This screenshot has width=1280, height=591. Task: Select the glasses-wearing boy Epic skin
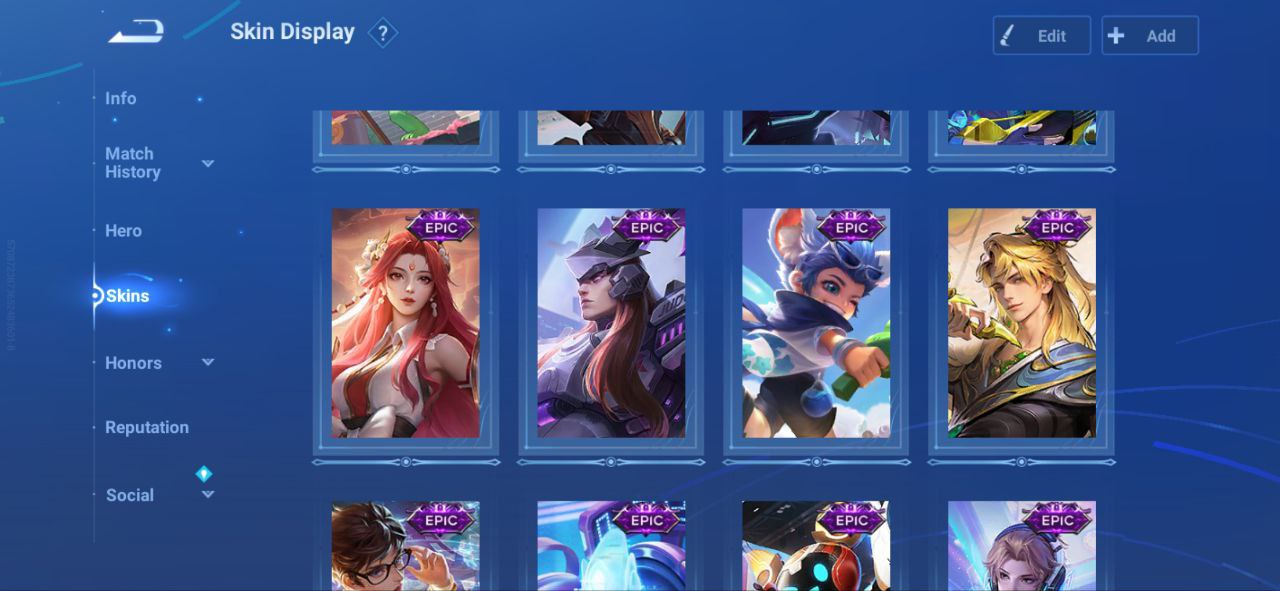click(x=406, y=546)
